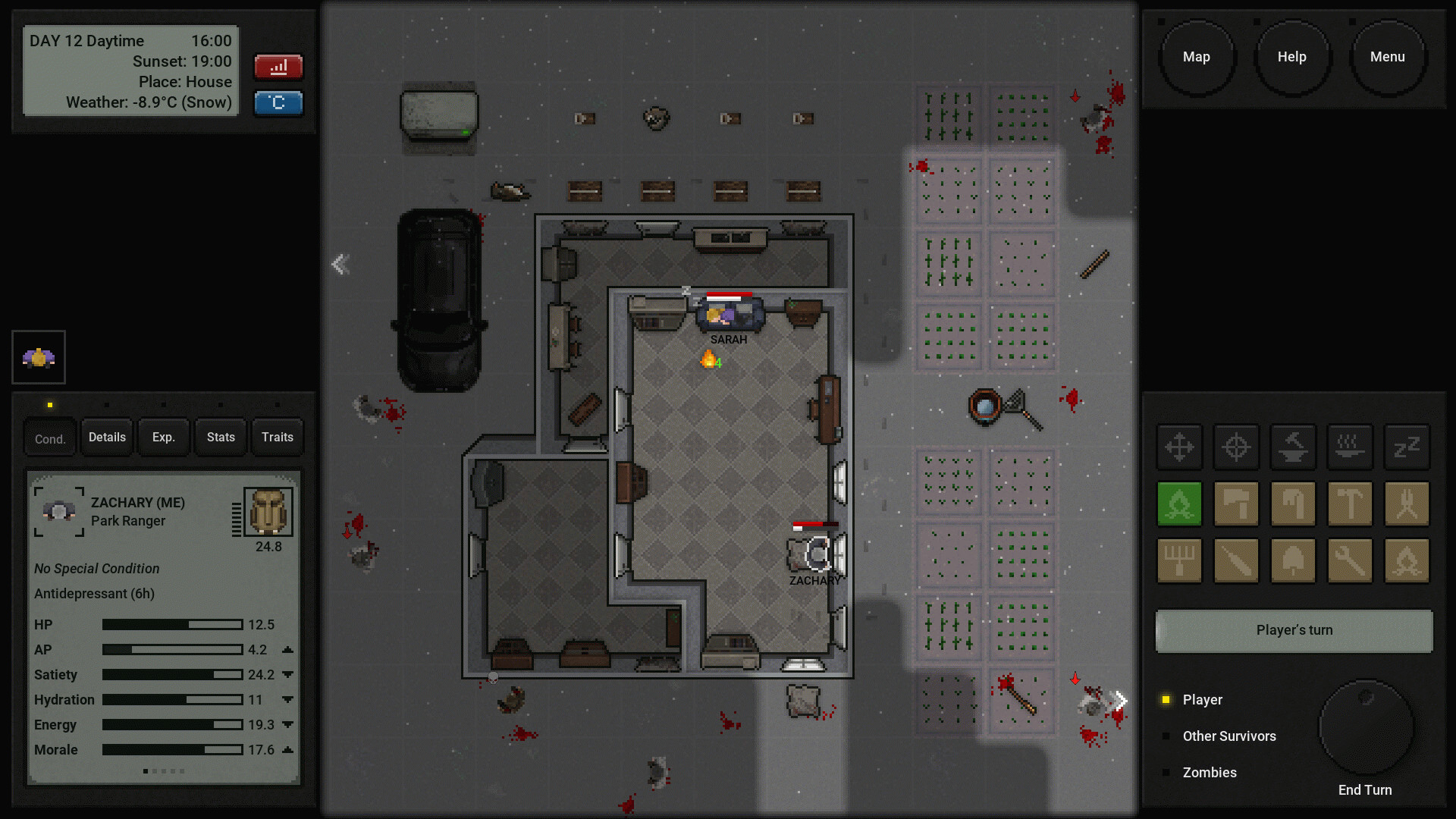The height and width of the screenshot is (819, 1456).
Task: Use the pliers tool action
Action: (1407, 504)
